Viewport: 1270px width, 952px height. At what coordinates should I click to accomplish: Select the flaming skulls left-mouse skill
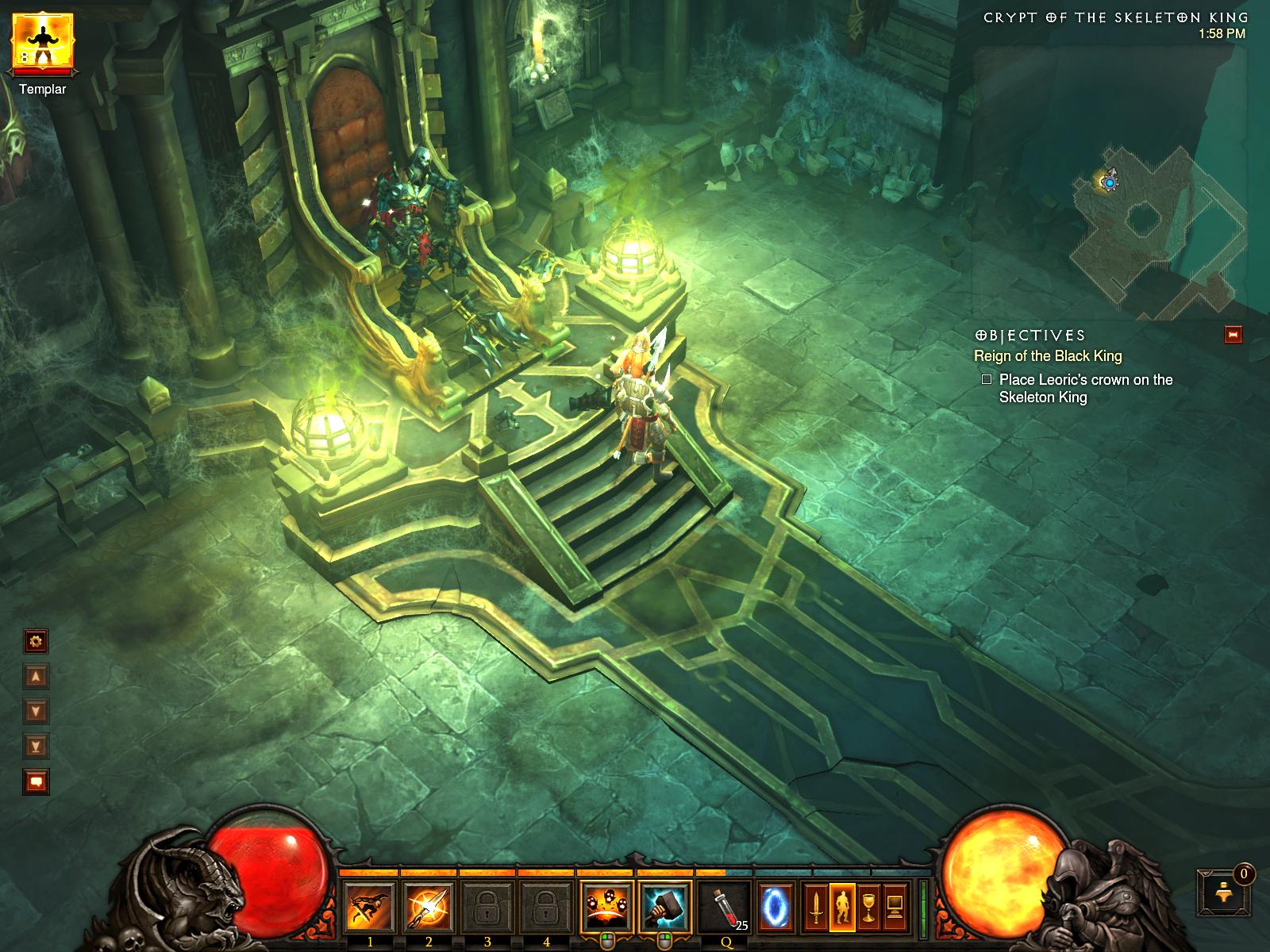[x=606, y=907]
